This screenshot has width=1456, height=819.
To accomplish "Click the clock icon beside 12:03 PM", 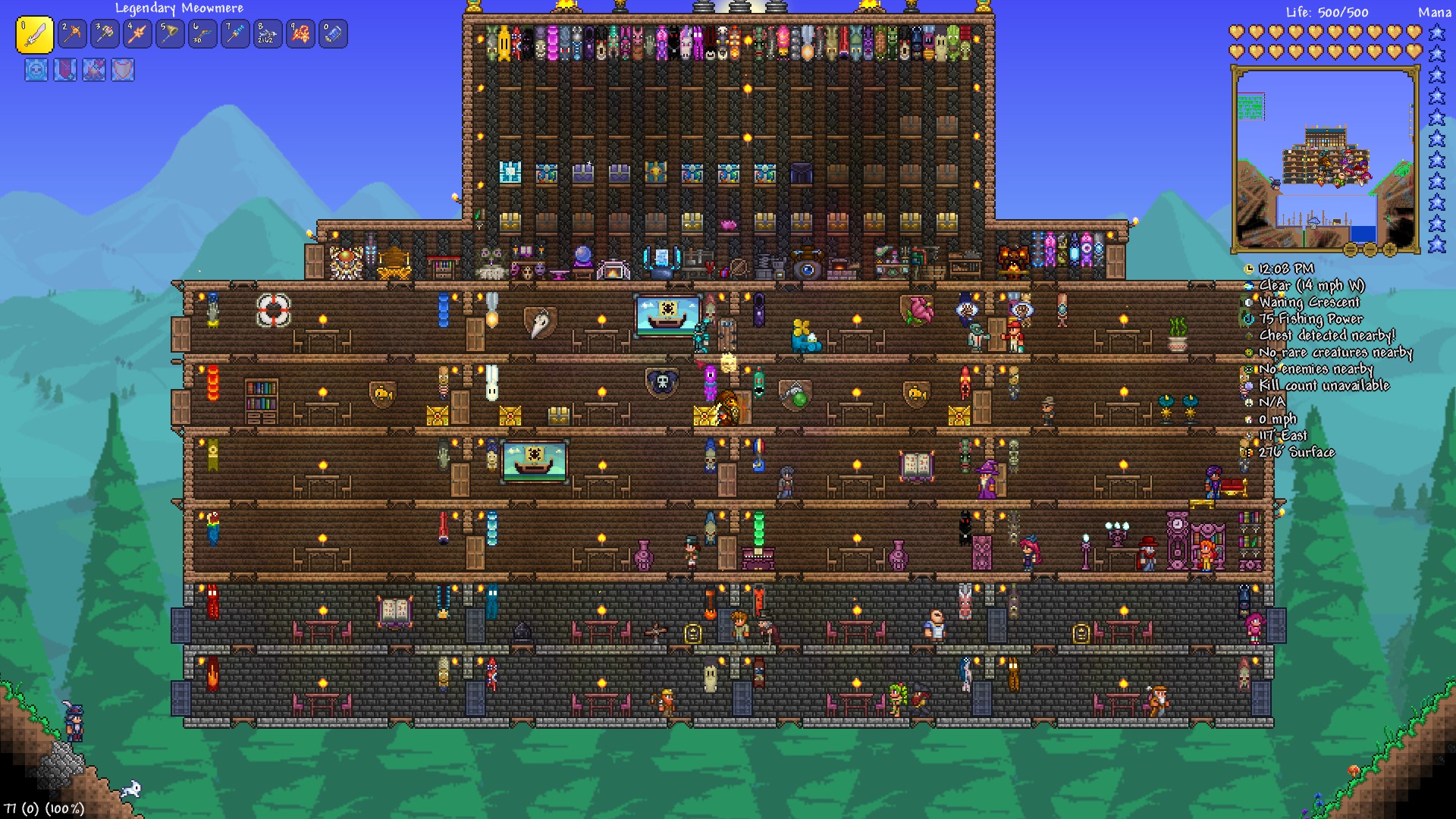I will 1248,269.
